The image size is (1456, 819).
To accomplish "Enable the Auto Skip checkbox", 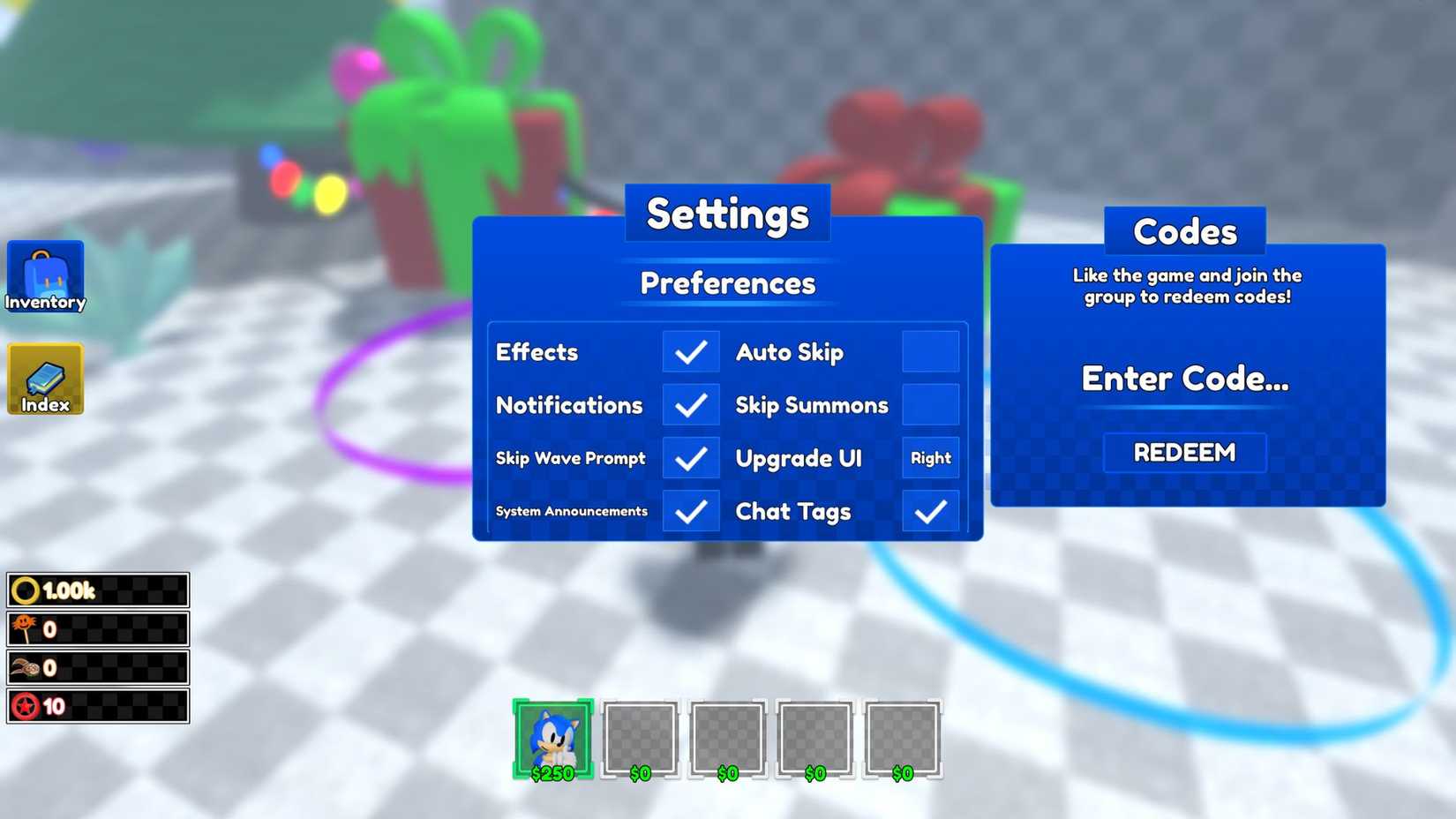I will pyautogui.click(x=930, y=351).
